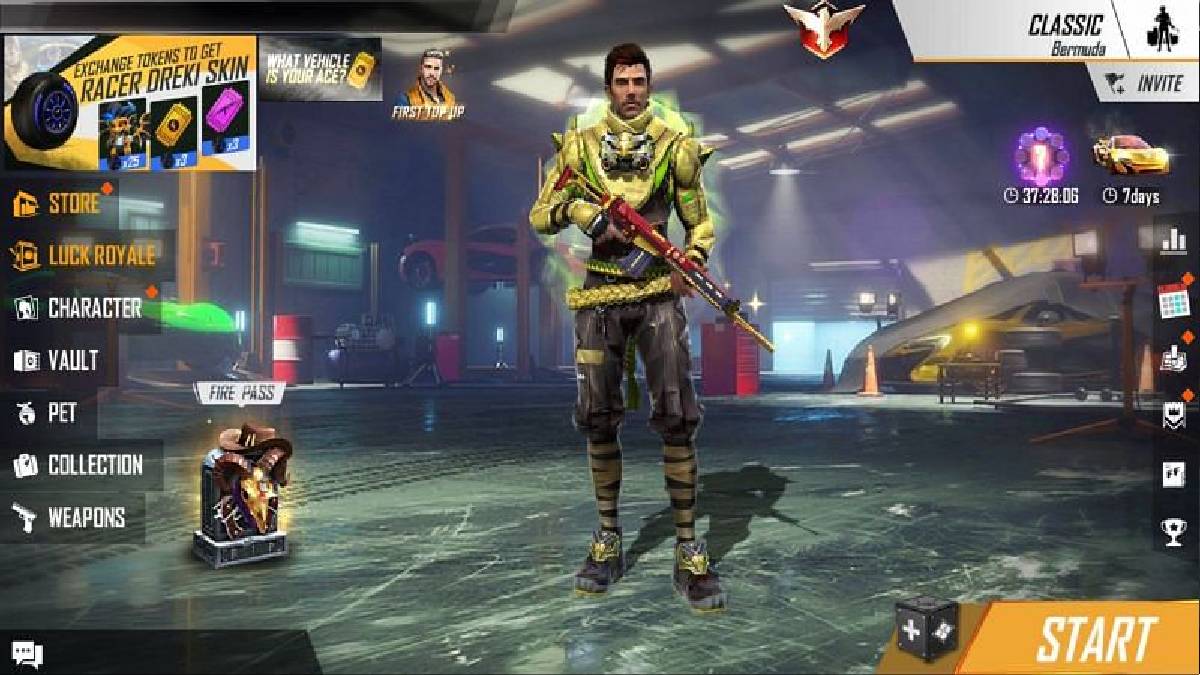The image size is (1200, 675).
Task: View the bar-chart leaderboard icon
Action: (x=1173, y=239)
